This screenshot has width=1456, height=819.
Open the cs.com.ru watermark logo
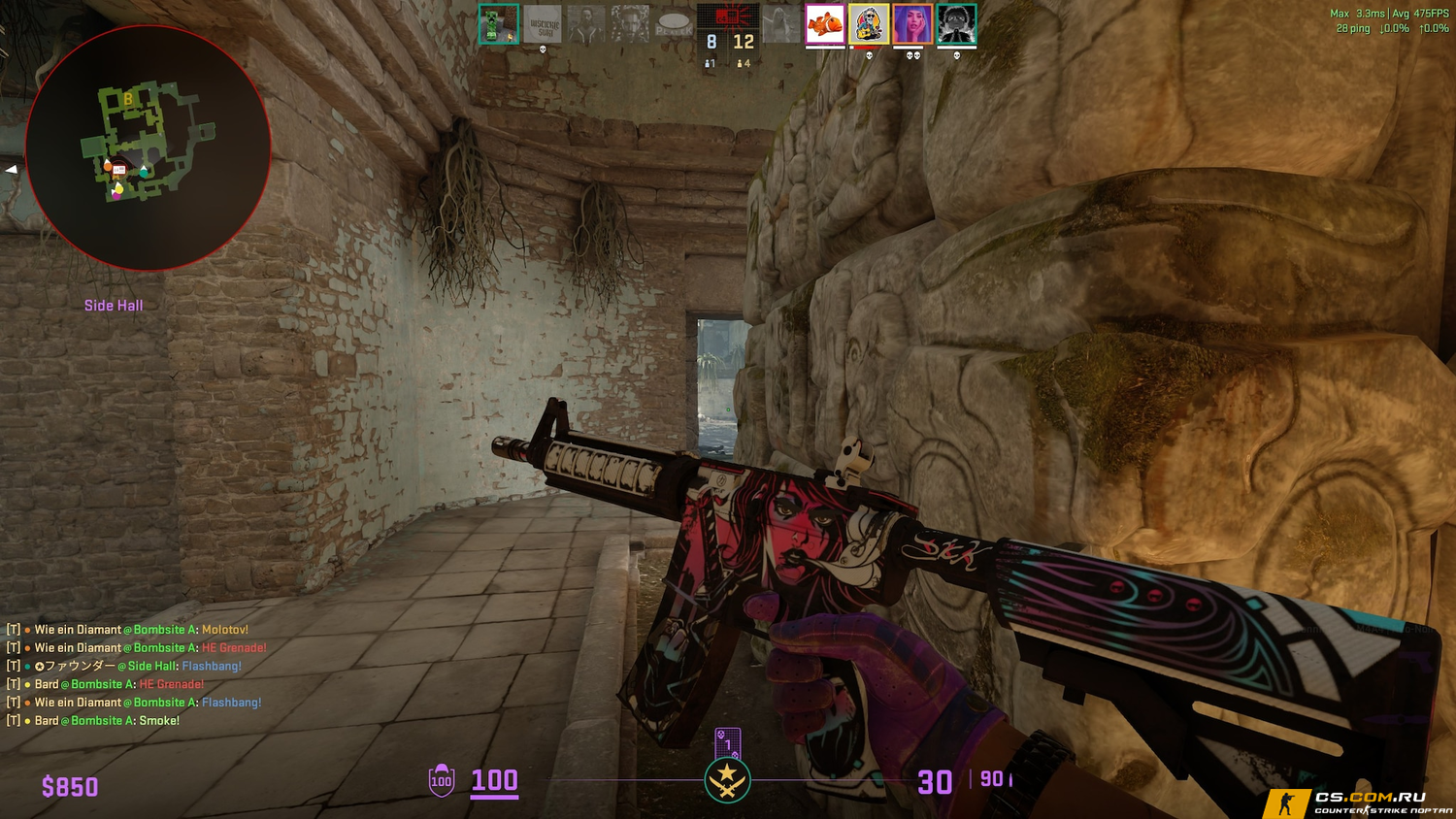1359,803
